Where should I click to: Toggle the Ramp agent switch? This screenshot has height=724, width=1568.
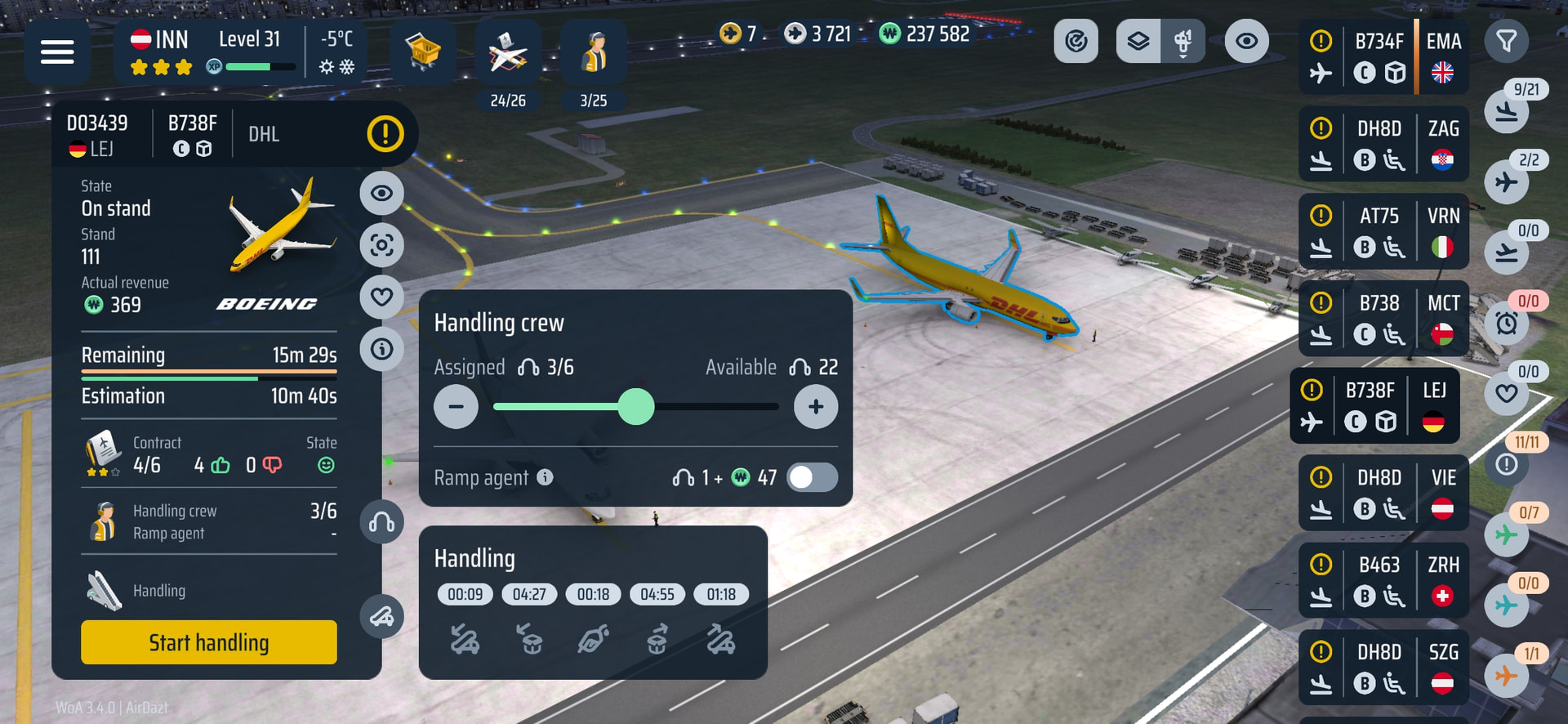coord(813,478)
